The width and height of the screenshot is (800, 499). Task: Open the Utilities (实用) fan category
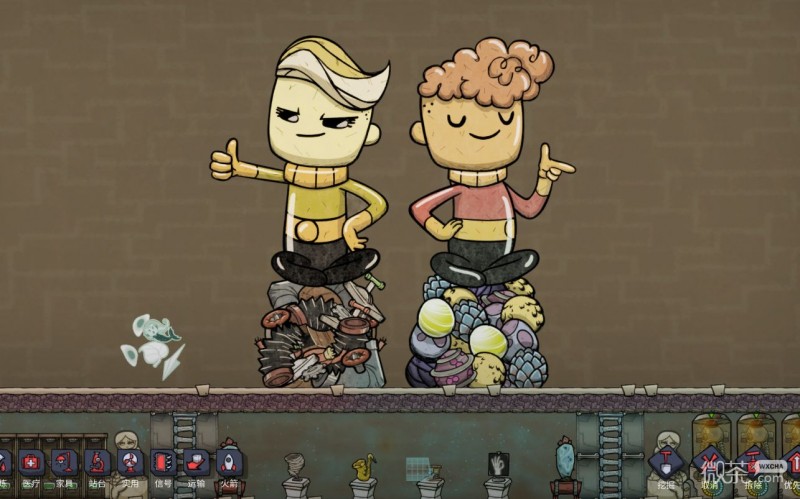[x=130, y=463]
